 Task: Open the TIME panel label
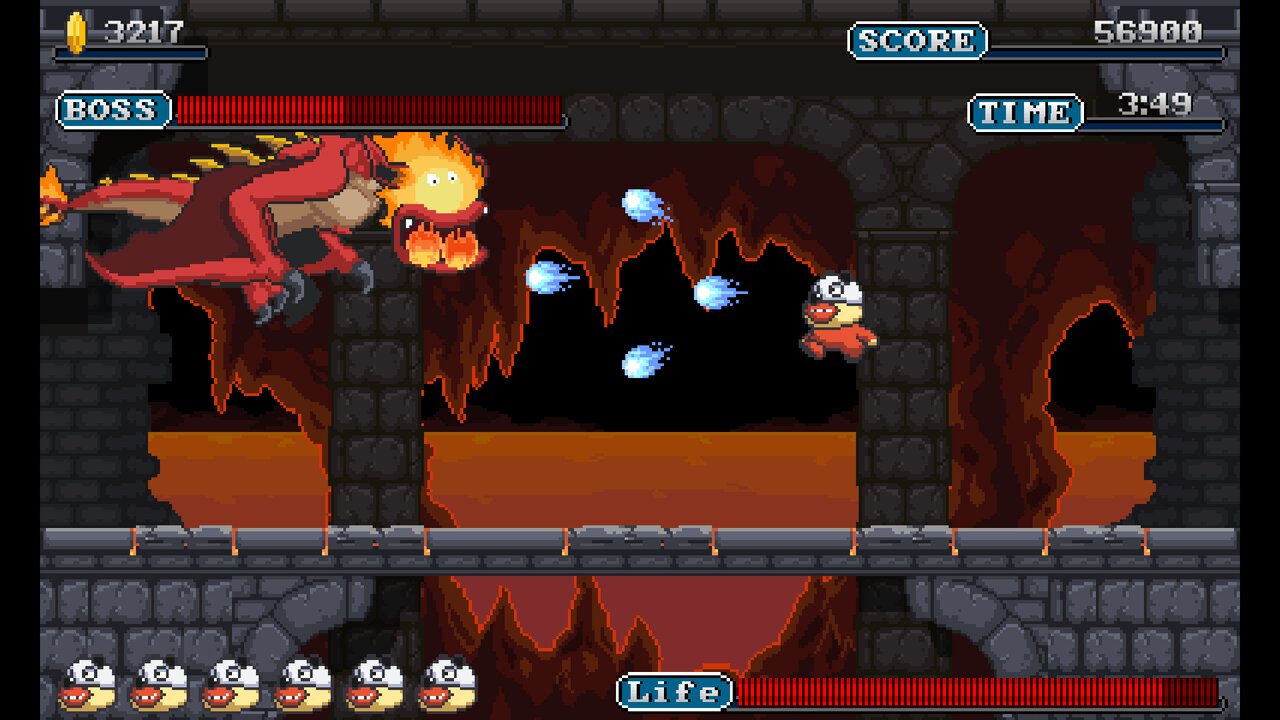(1024, 112)
